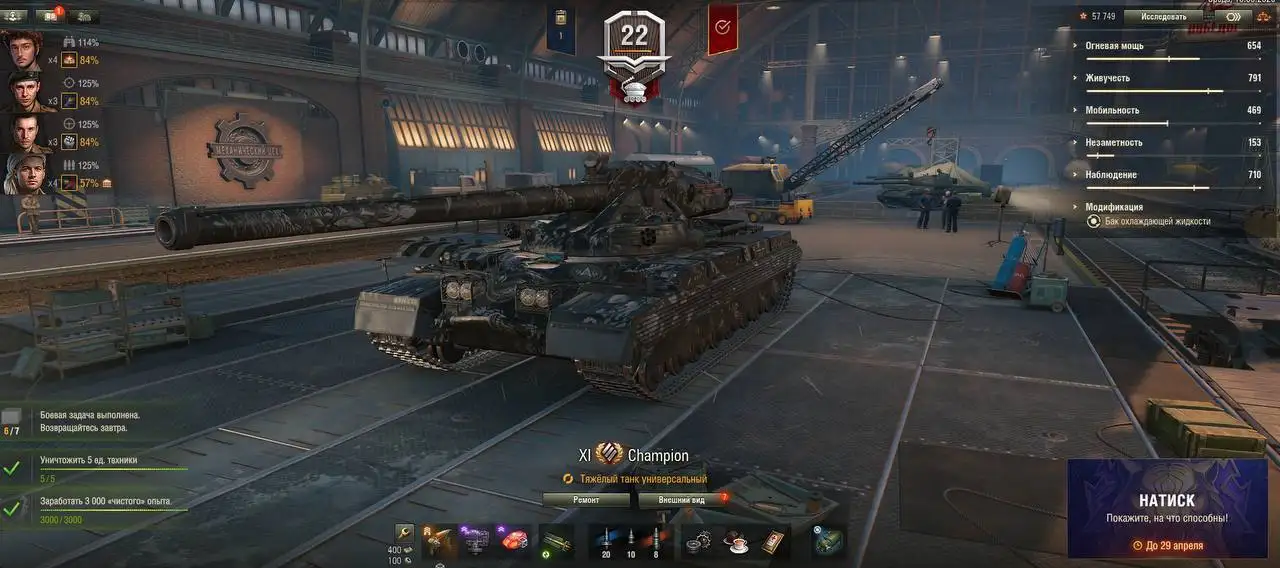Click the Исследовать research button
Viewport: 1280px width, 568px height.
coord(1163,17)
